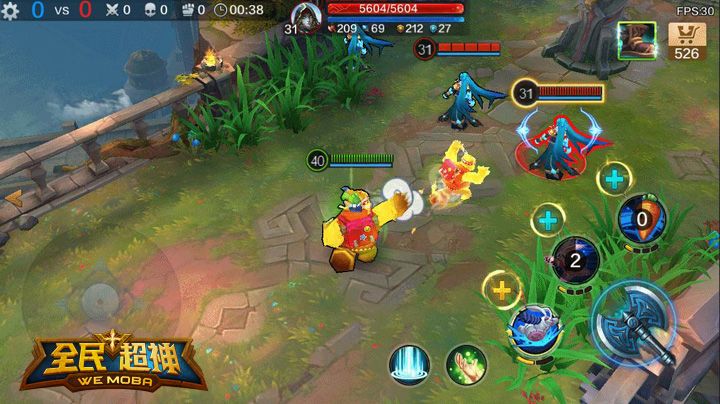Cast the green healing hand spell
This screenshot has width=720, height=404.
(x=466, y=363)
